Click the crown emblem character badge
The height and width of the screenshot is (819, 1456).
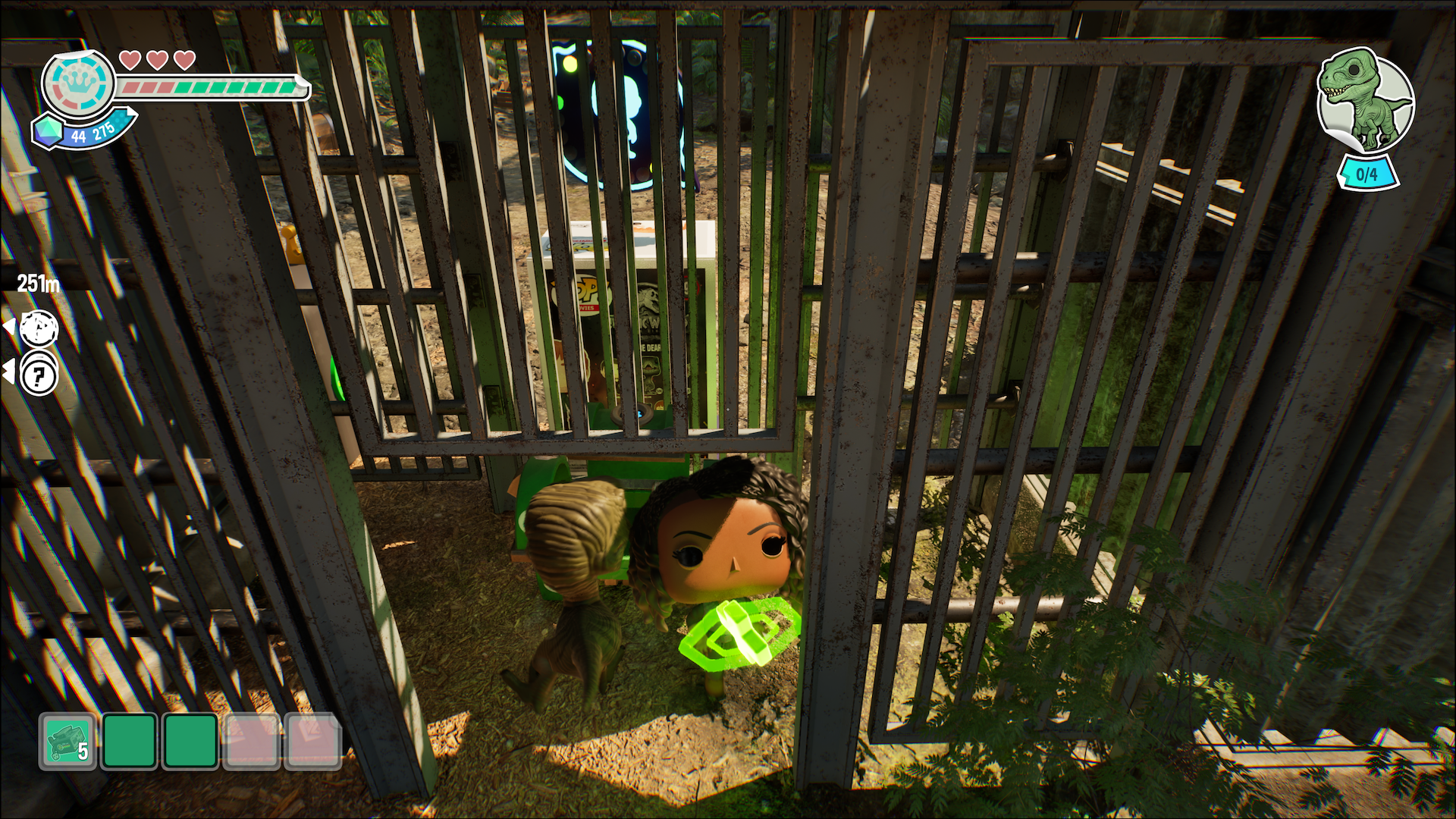[x=78, y=84]
